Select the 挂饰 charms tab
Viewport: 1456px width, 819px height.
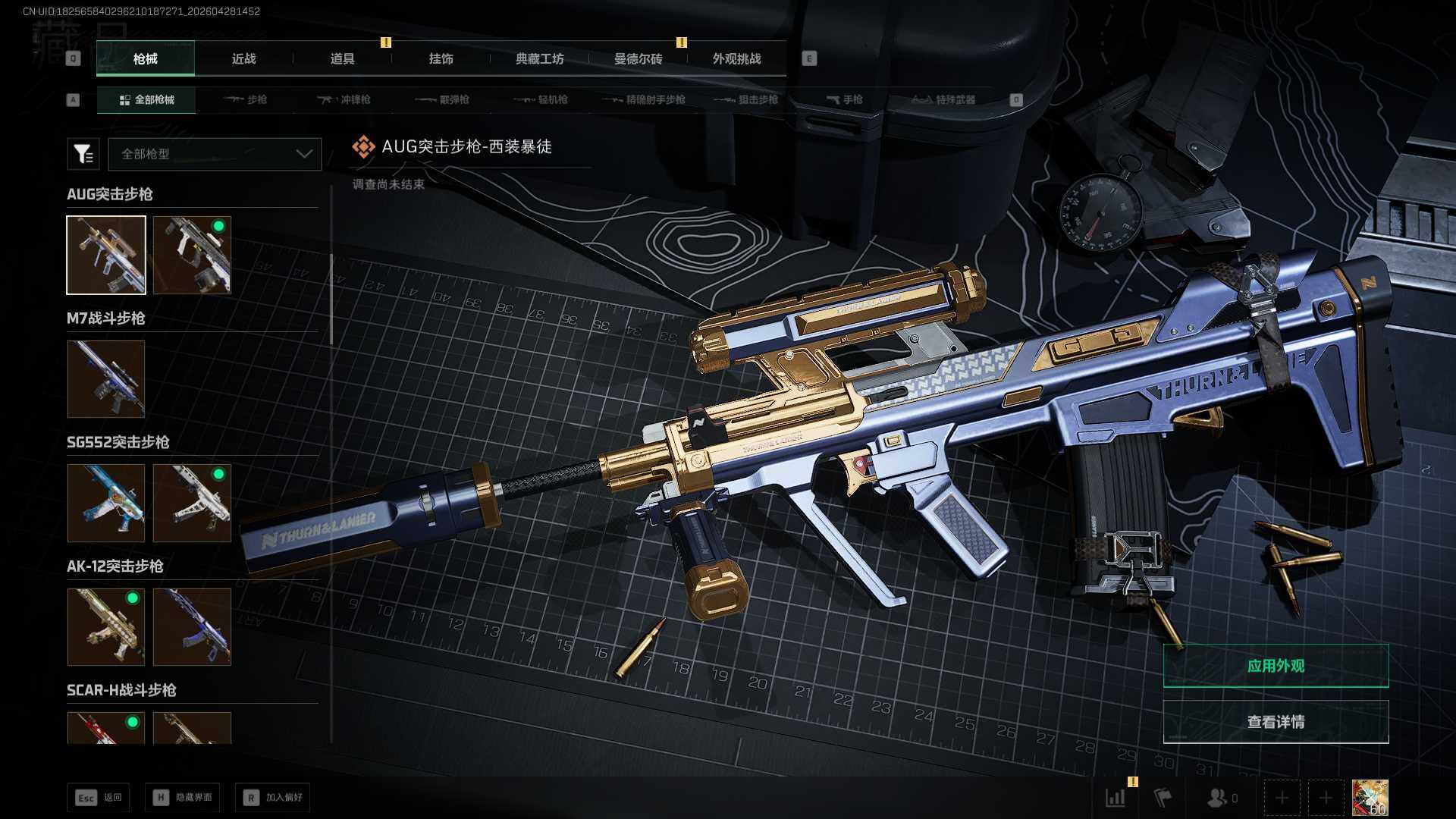(x=441, y=58)
